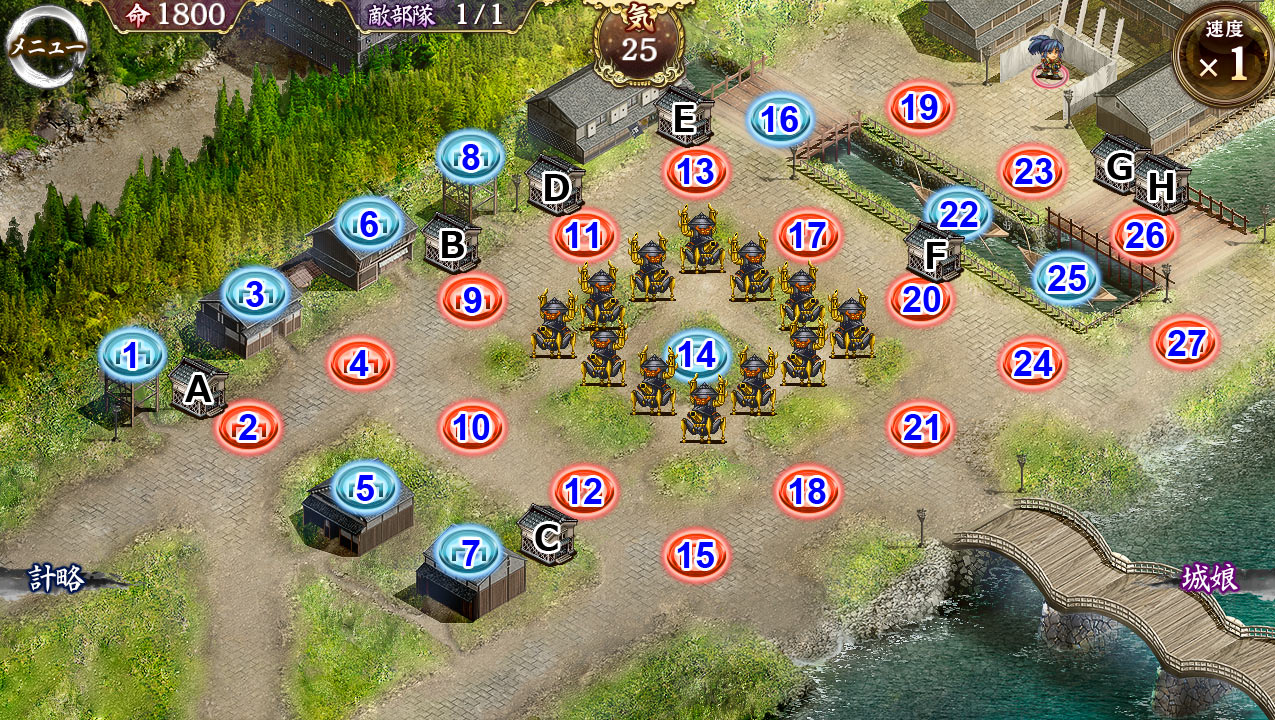Select the storehouse marked A

click(x=198, y=388)
